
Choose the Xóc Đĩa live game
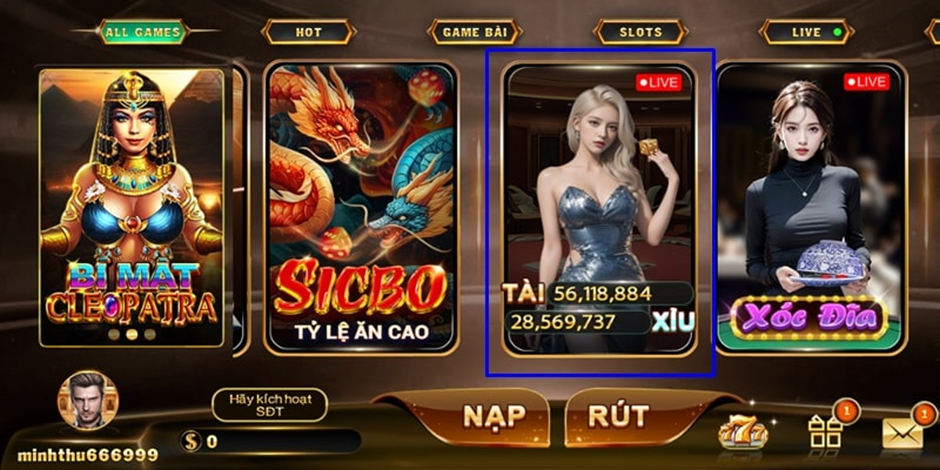pyautogui.click(x=810, y=208)
